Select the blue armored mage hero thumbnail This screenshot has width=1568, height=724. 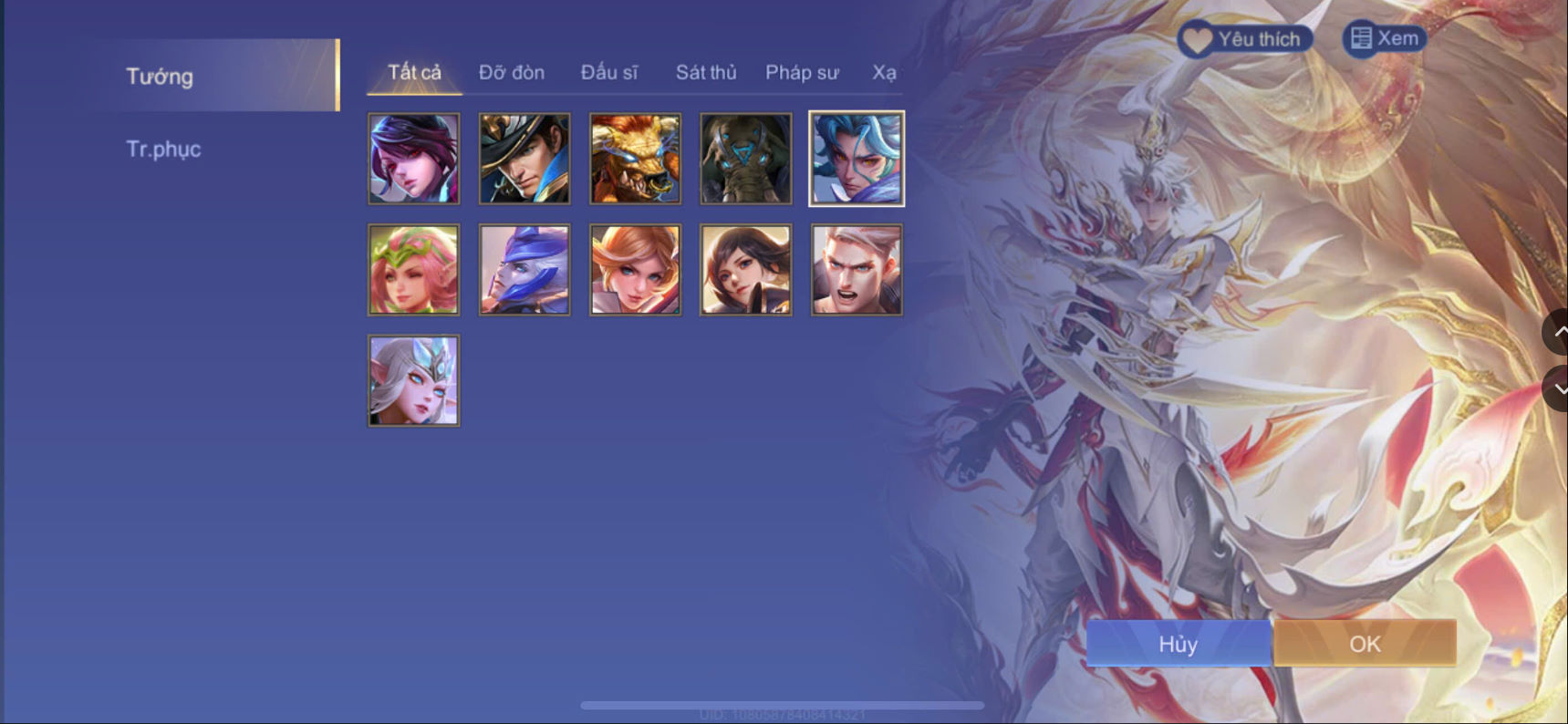pyautogui.click(x=524, y=268)
